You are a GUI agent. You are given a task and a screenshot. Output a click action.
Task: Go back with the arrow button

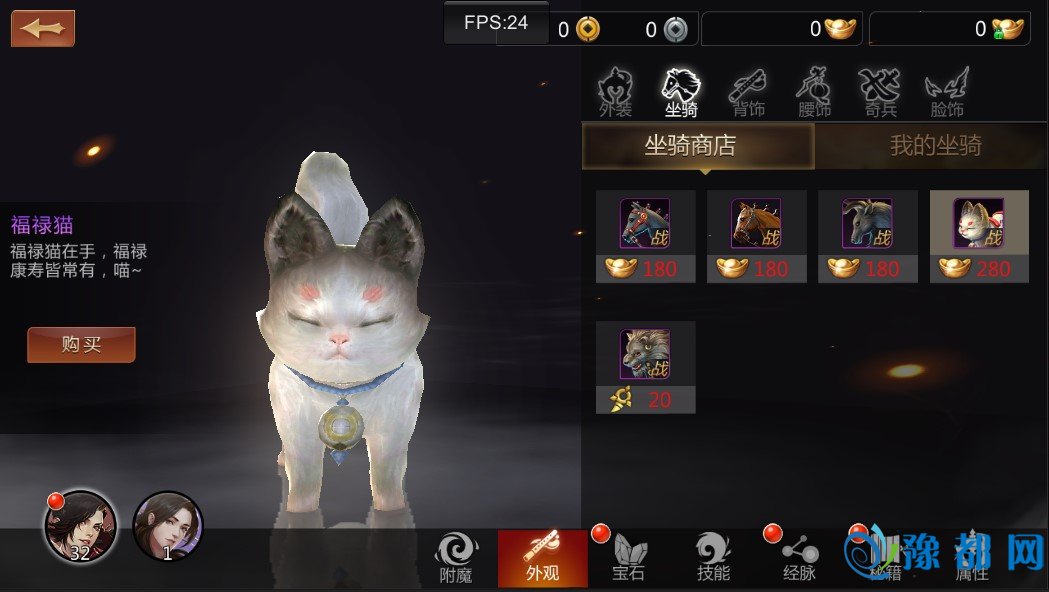[43, 28]
